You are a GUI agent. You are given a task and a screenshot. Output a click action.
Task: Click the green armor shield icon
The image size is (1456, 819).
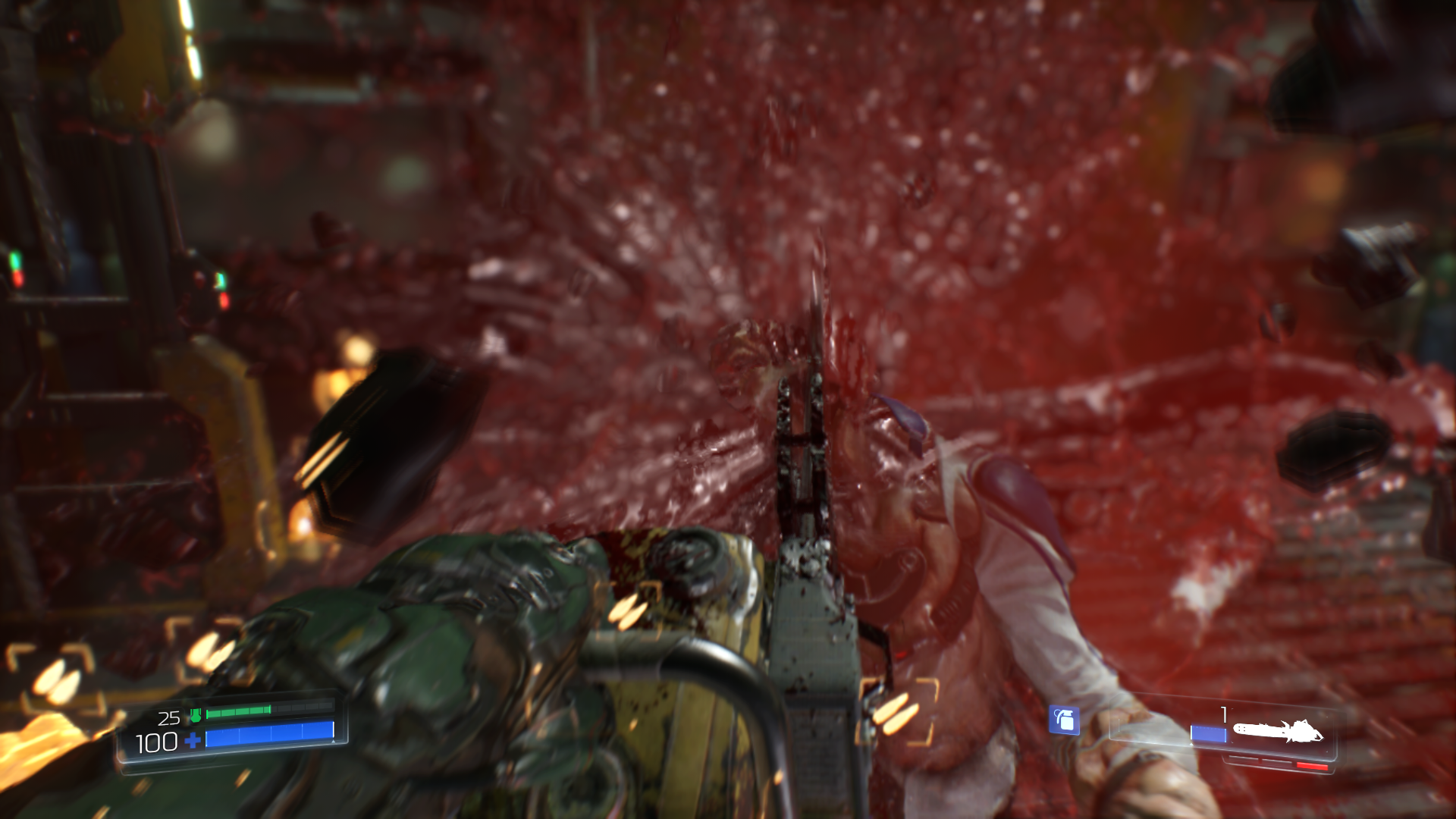click(x=195, y=715)
